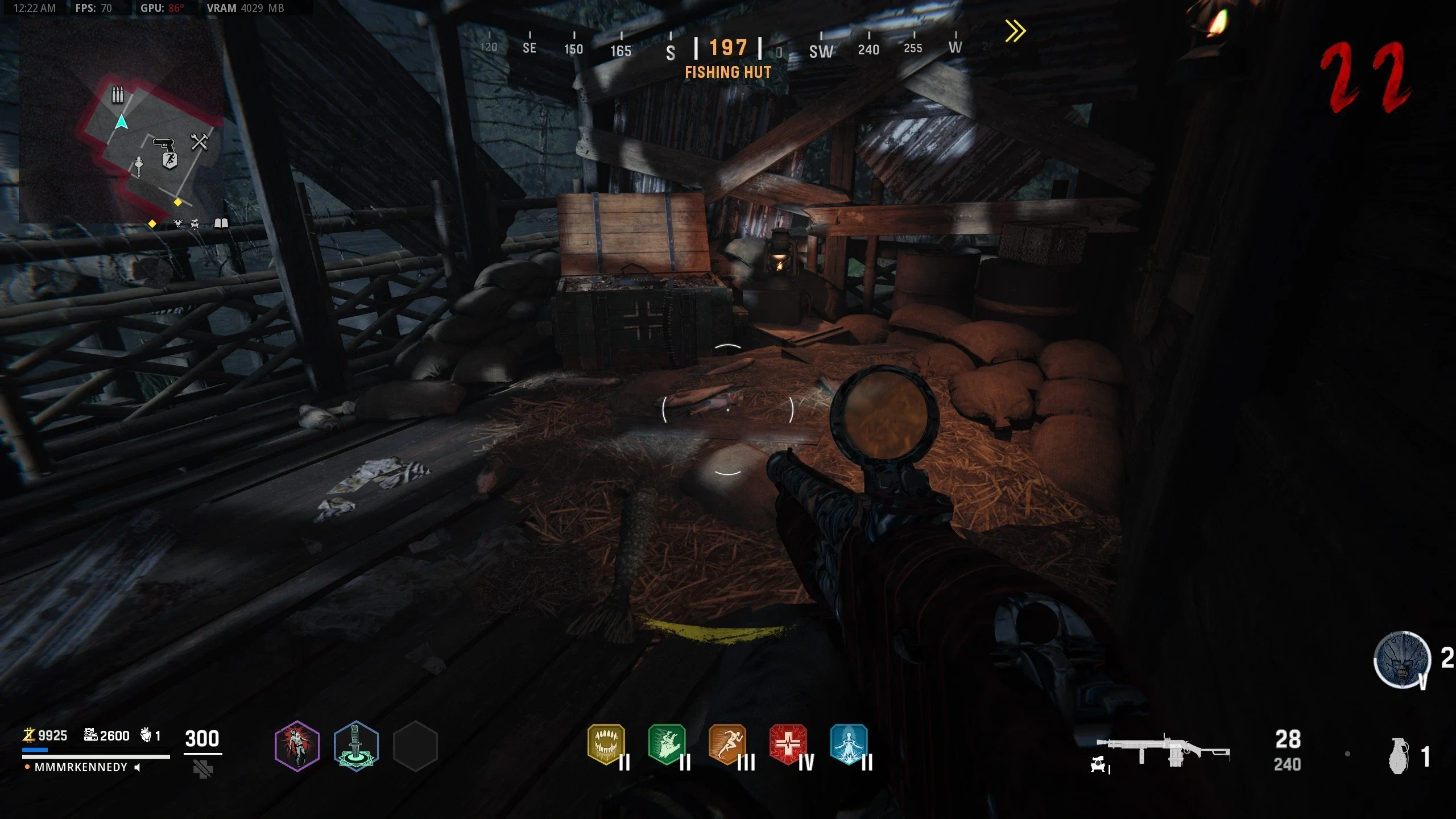Click the open book icon below minimap
The image size is (1456, 819).
point(221,224)
